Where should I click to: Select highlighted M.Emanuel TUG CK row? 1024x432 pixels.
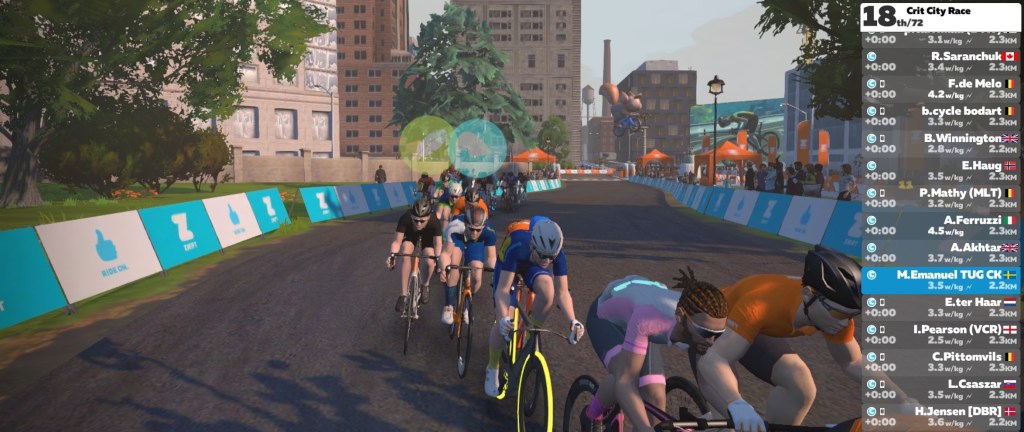940,279
